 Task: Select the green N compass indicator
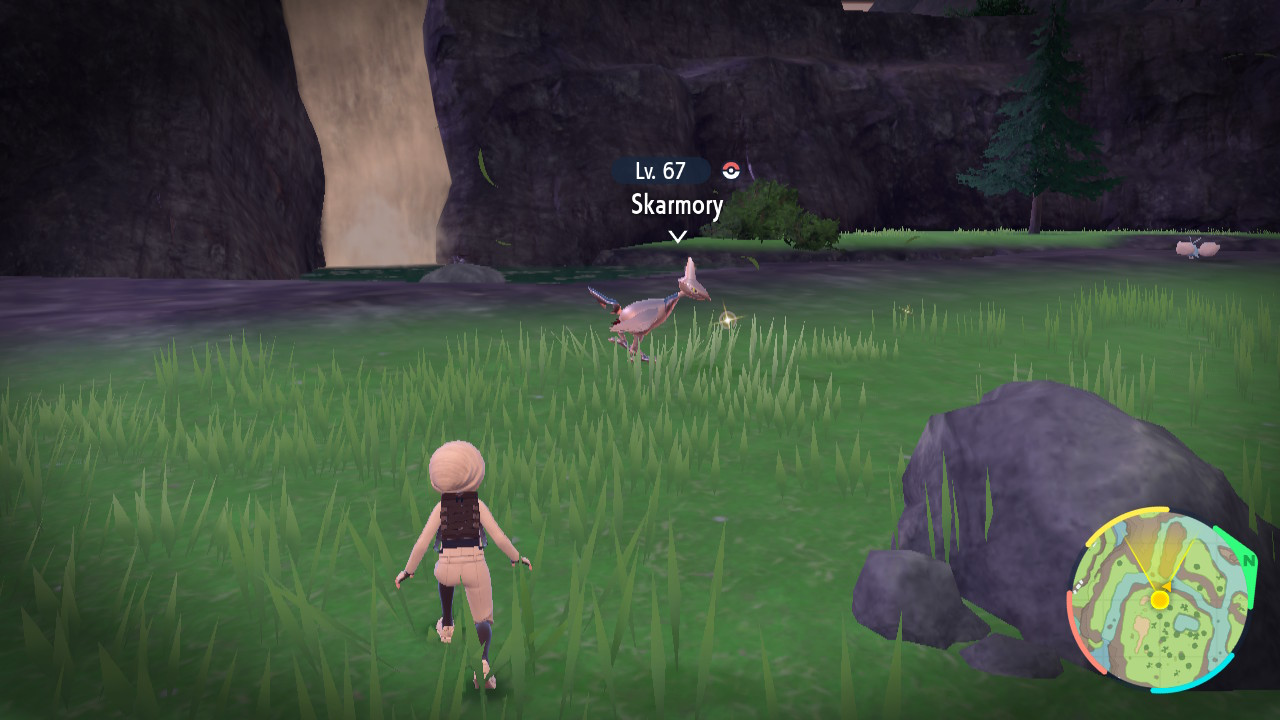coord(1248,561)
